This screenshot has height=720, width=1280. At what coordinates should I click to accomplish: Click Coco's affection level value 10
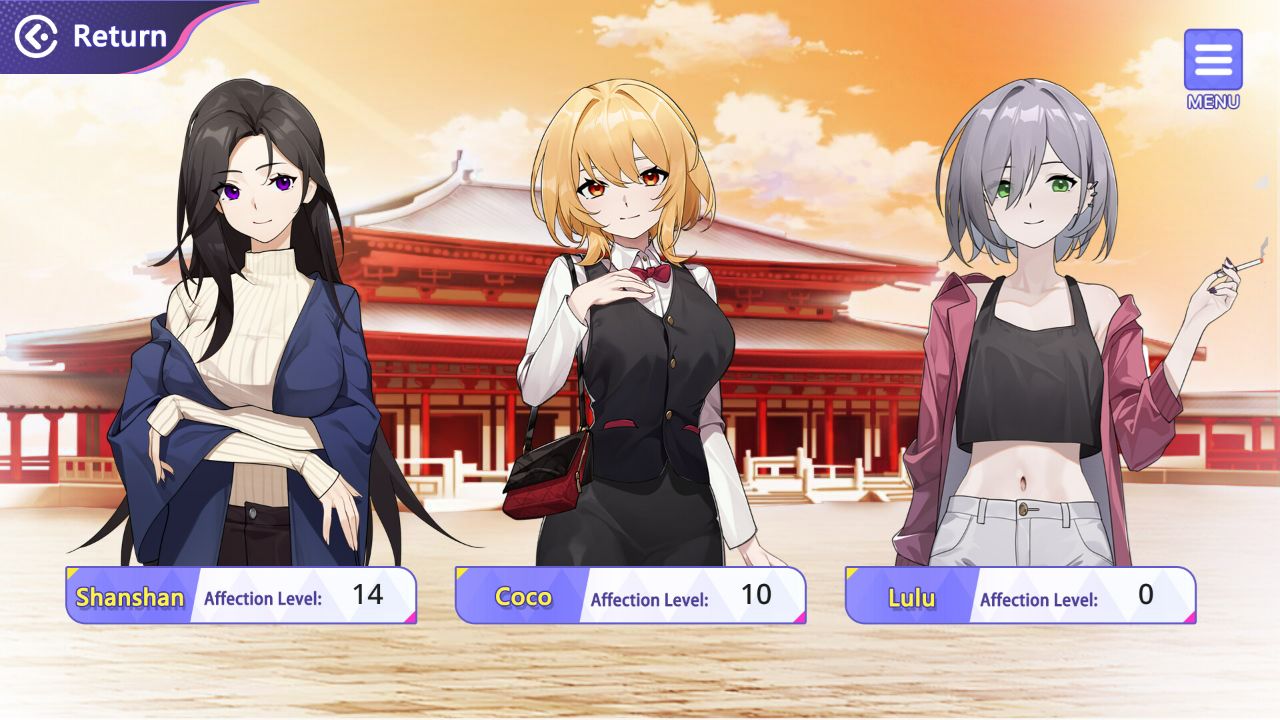click(x=756, y=594)
